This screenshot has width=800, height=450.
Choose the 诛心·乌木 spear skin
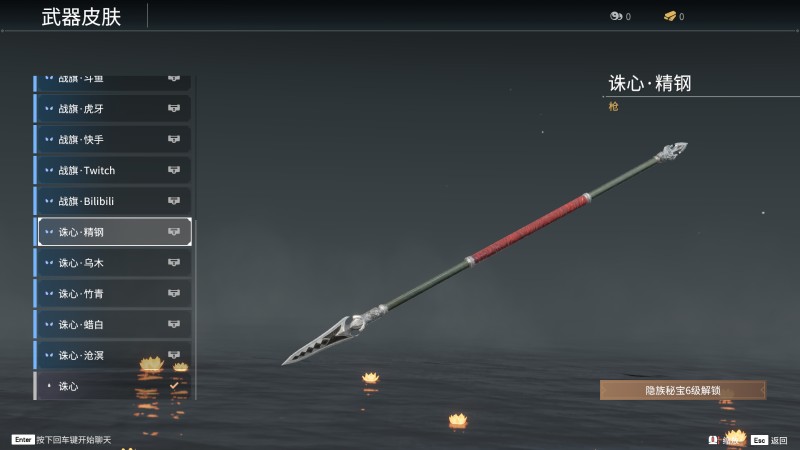(x=113, y=263)
